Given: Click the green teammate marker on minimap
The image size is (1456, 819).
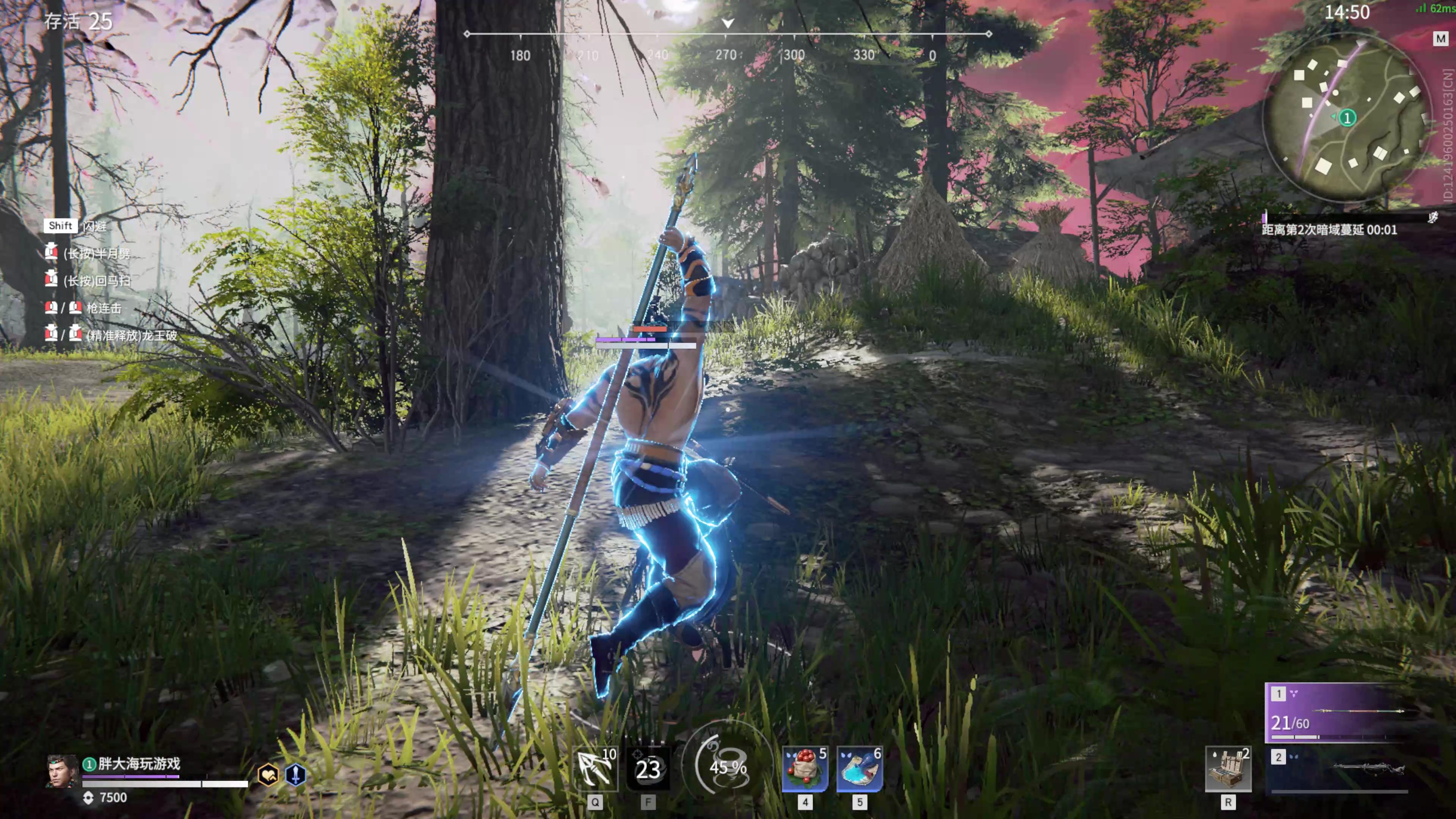Looking at the screenshot, I should [x=1348, y=118].
